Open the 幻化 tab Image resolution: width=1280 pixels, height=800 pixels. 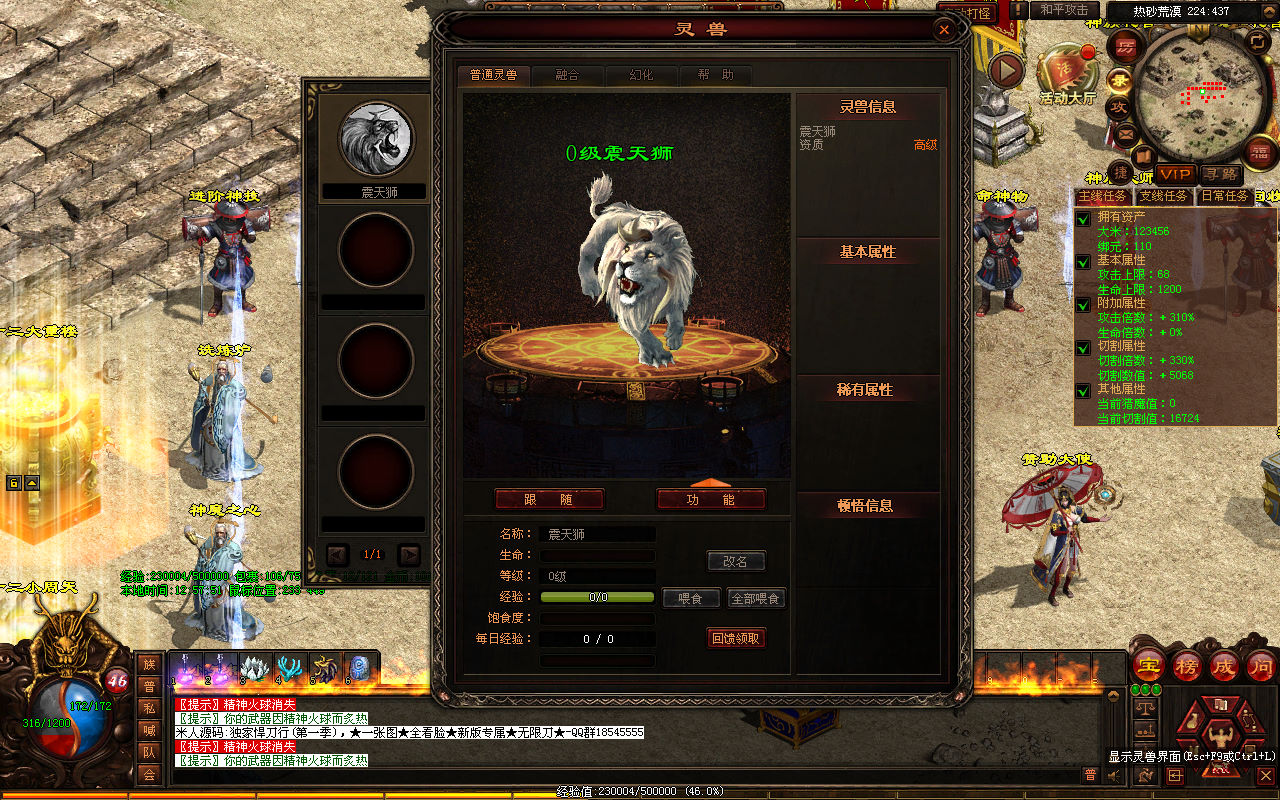641,75
